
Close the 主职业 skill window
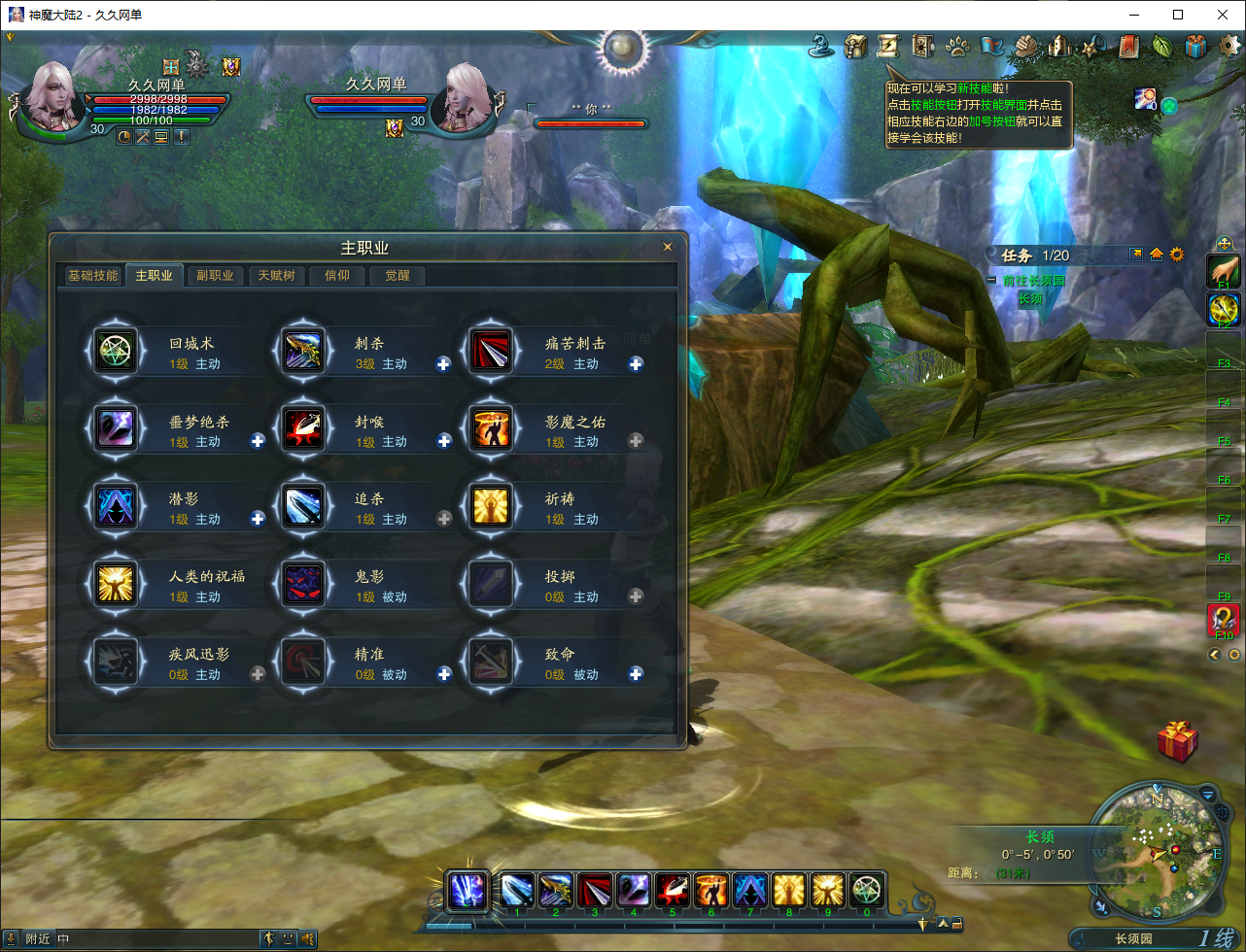coord(668,248)
